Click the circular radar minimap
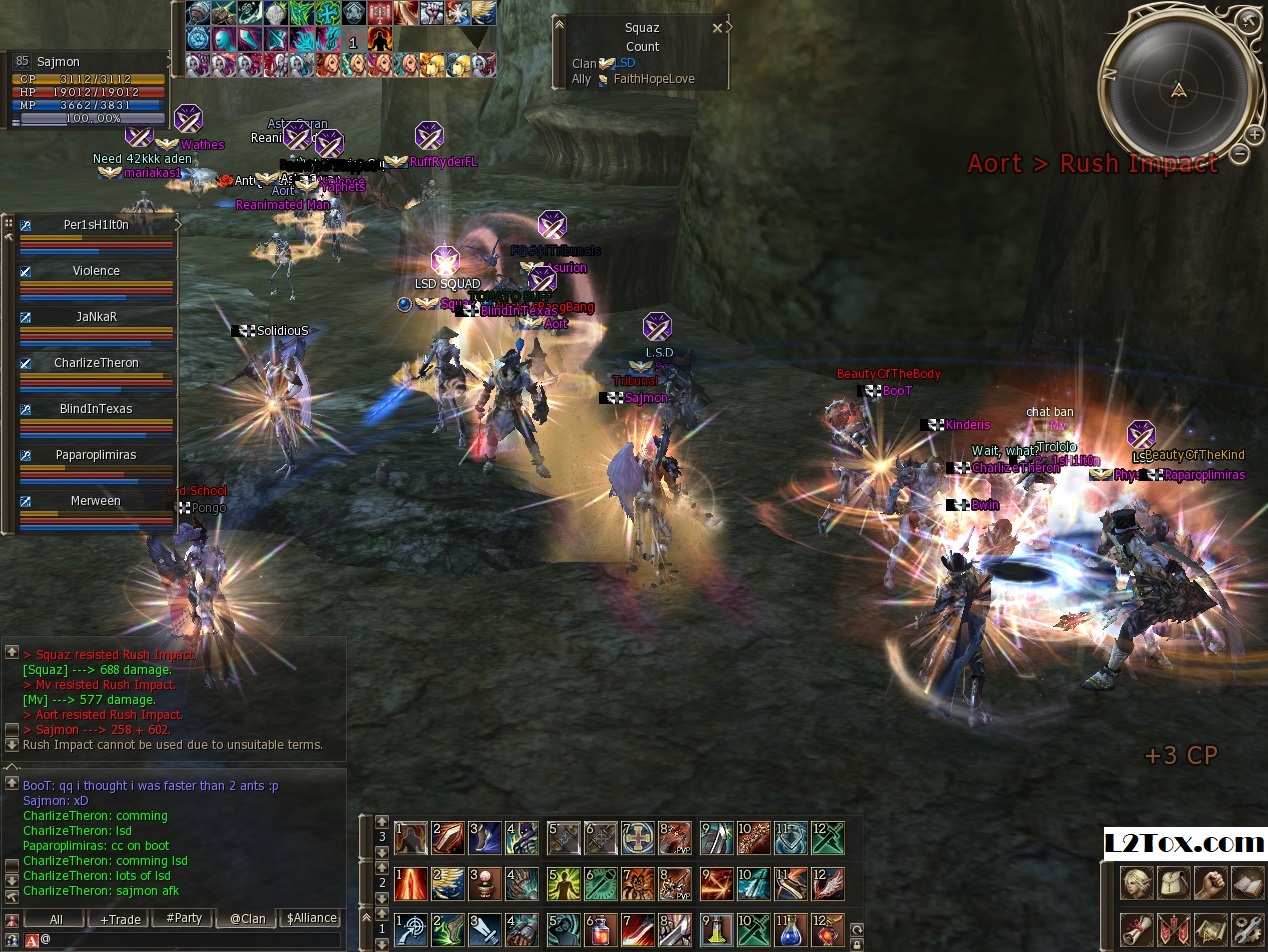Viewport: 1268px width, 952px height. (x=1179, y=90)
